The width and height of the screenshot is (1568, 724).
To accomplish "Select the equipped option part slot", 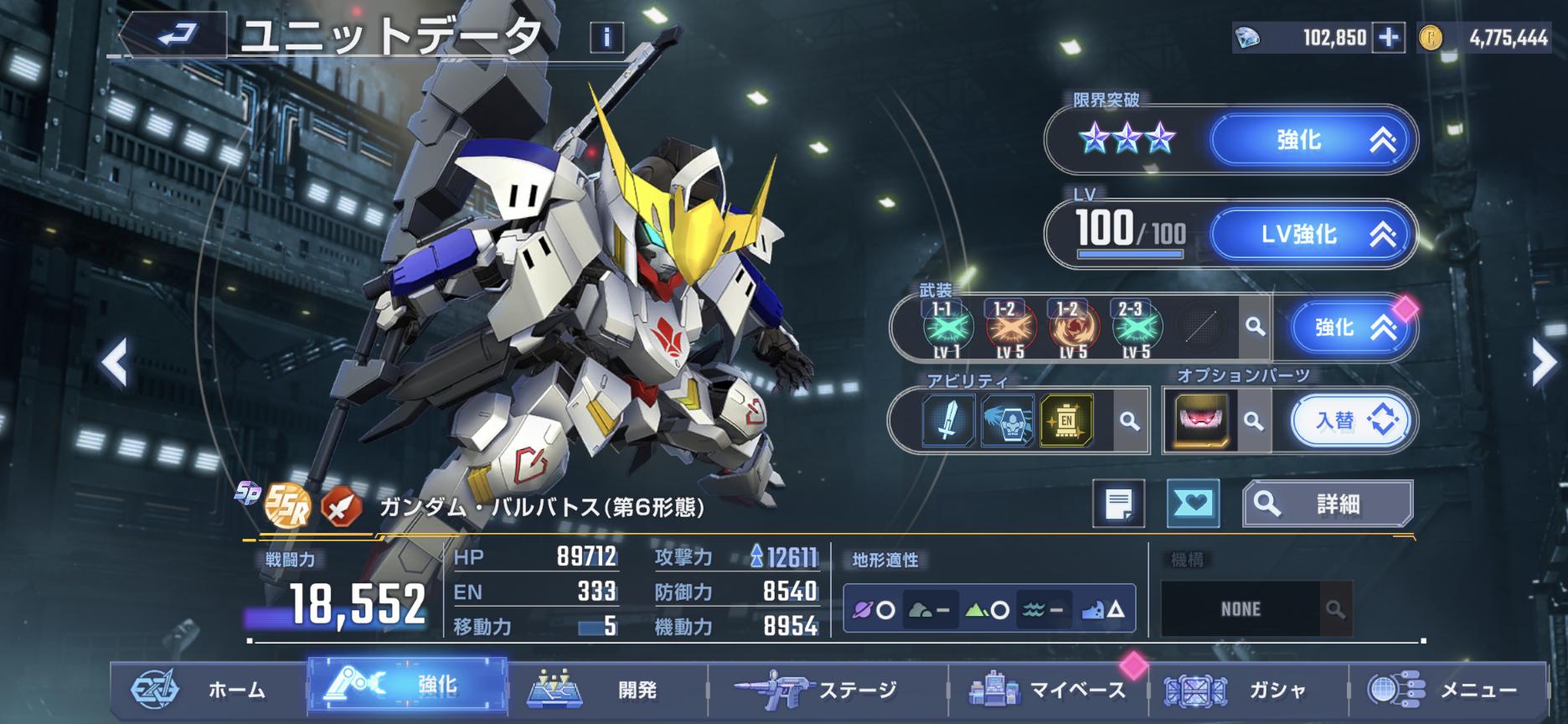I will [1202, 421].
